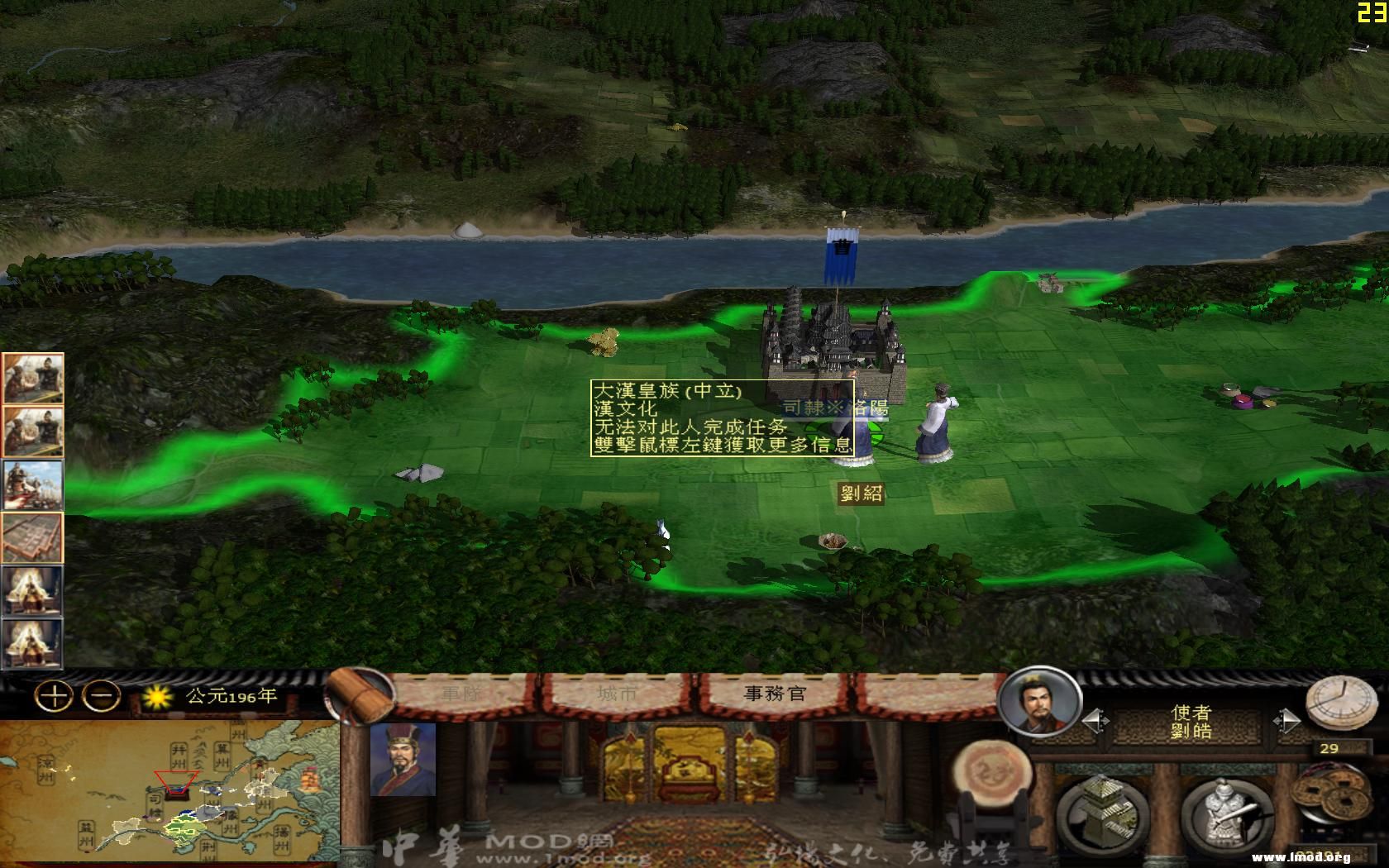Zoom out with the minus button
Screen dimensions: 1389x868
point(100,695)
